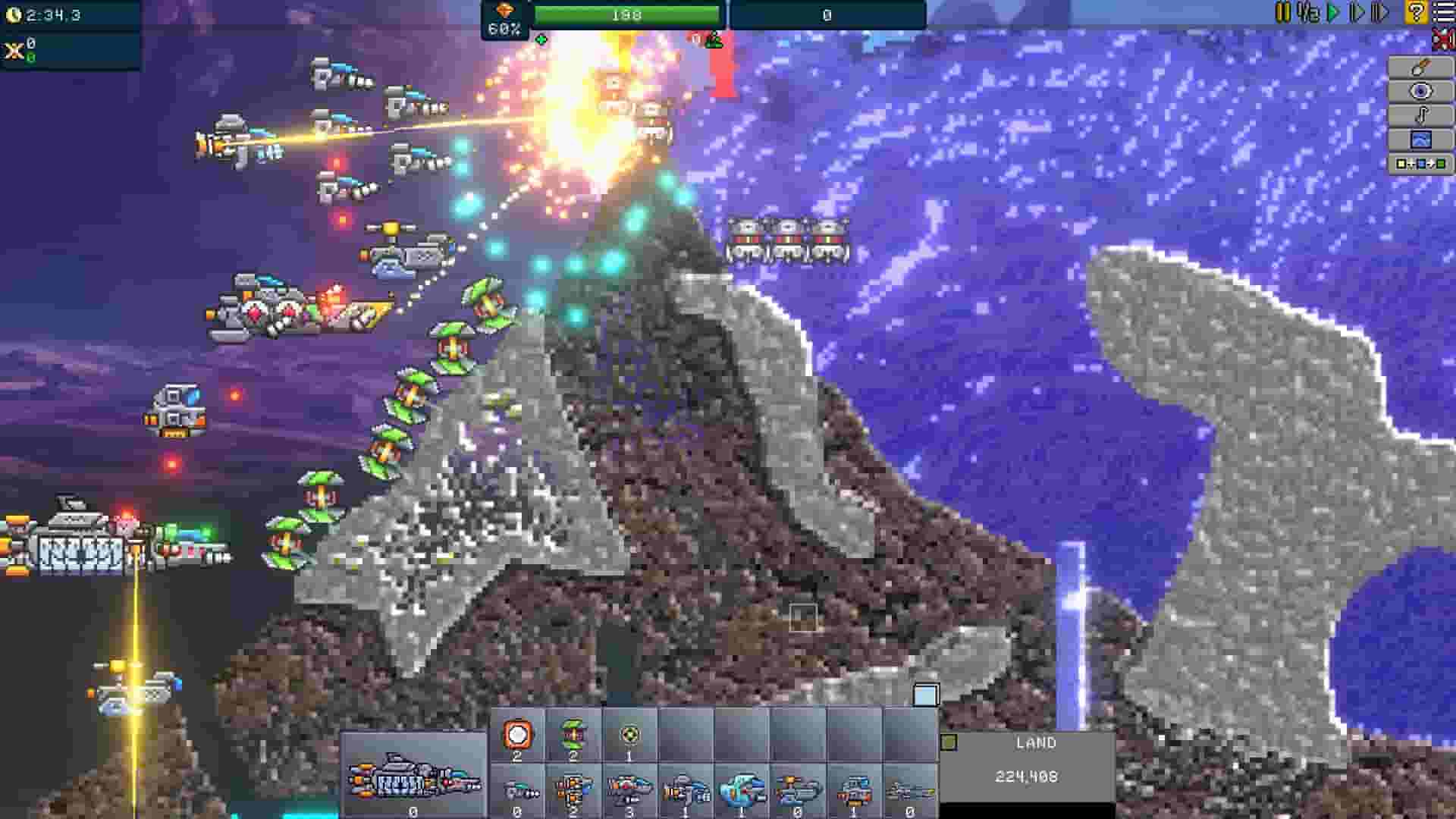The image size is (1456, 819).
Task: Enable half-speed playback
Action: coord(1309,12)
